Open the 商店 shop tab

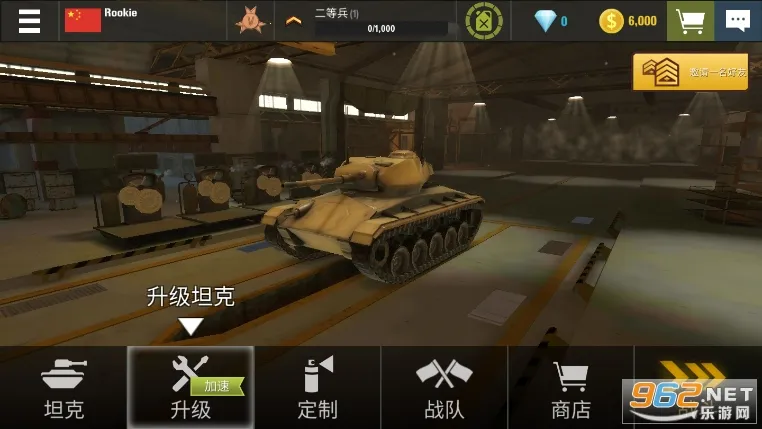click(x=570, y=388)
